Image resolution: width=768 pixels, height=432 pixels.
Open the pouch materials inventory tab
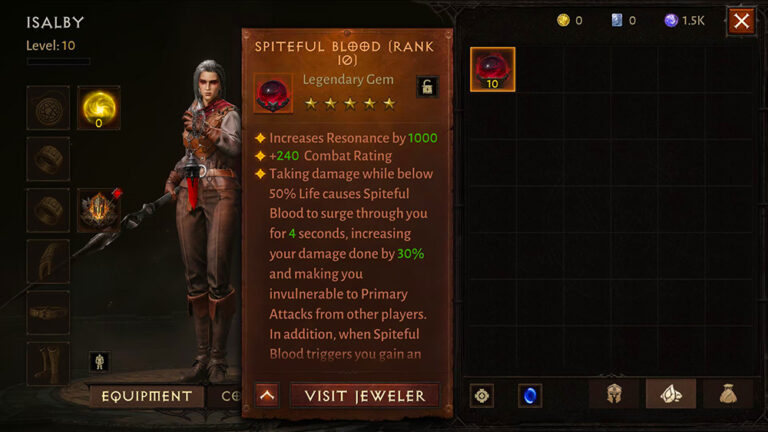(x=728, y=395)
